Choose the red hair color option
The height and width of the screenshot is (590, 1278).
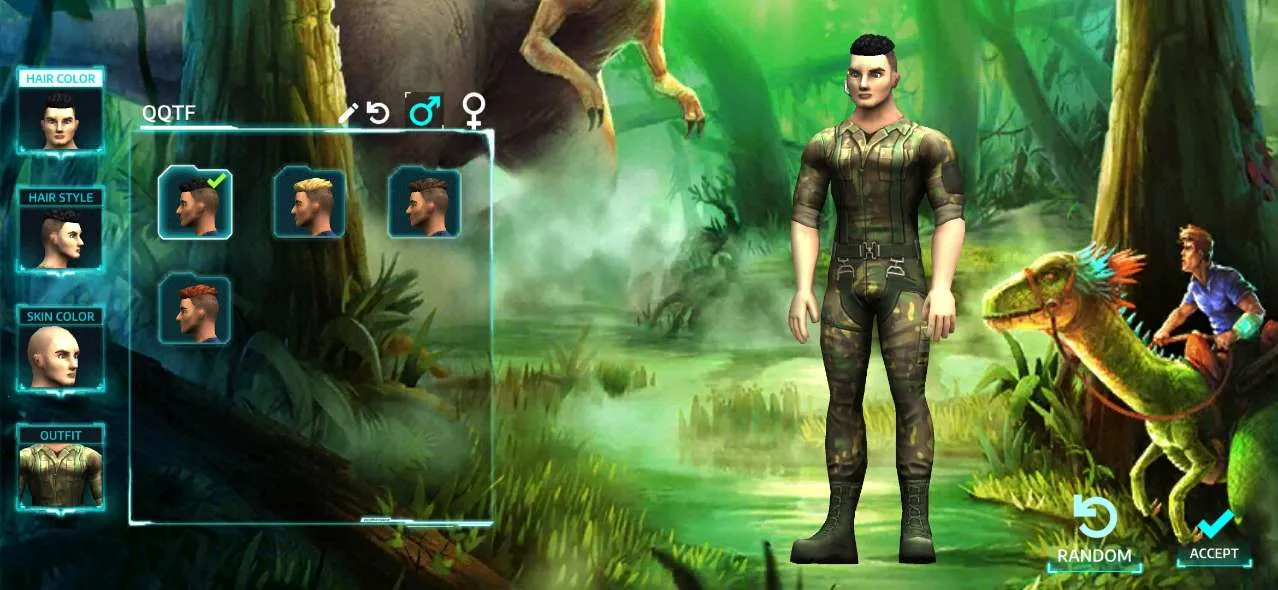[x=195, y=310]
